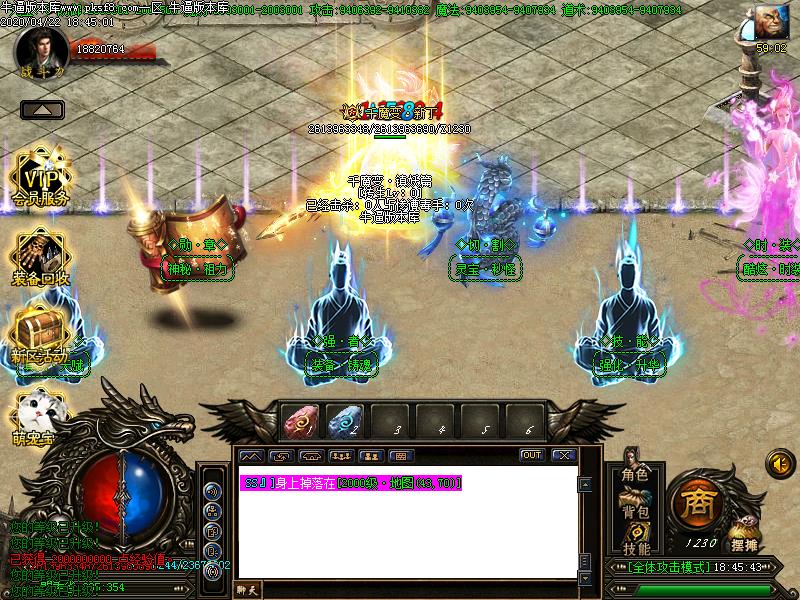Screen dimensions: 800x600
Task: Open the VIP 会员服务 menu
Action: click(41, 178)
